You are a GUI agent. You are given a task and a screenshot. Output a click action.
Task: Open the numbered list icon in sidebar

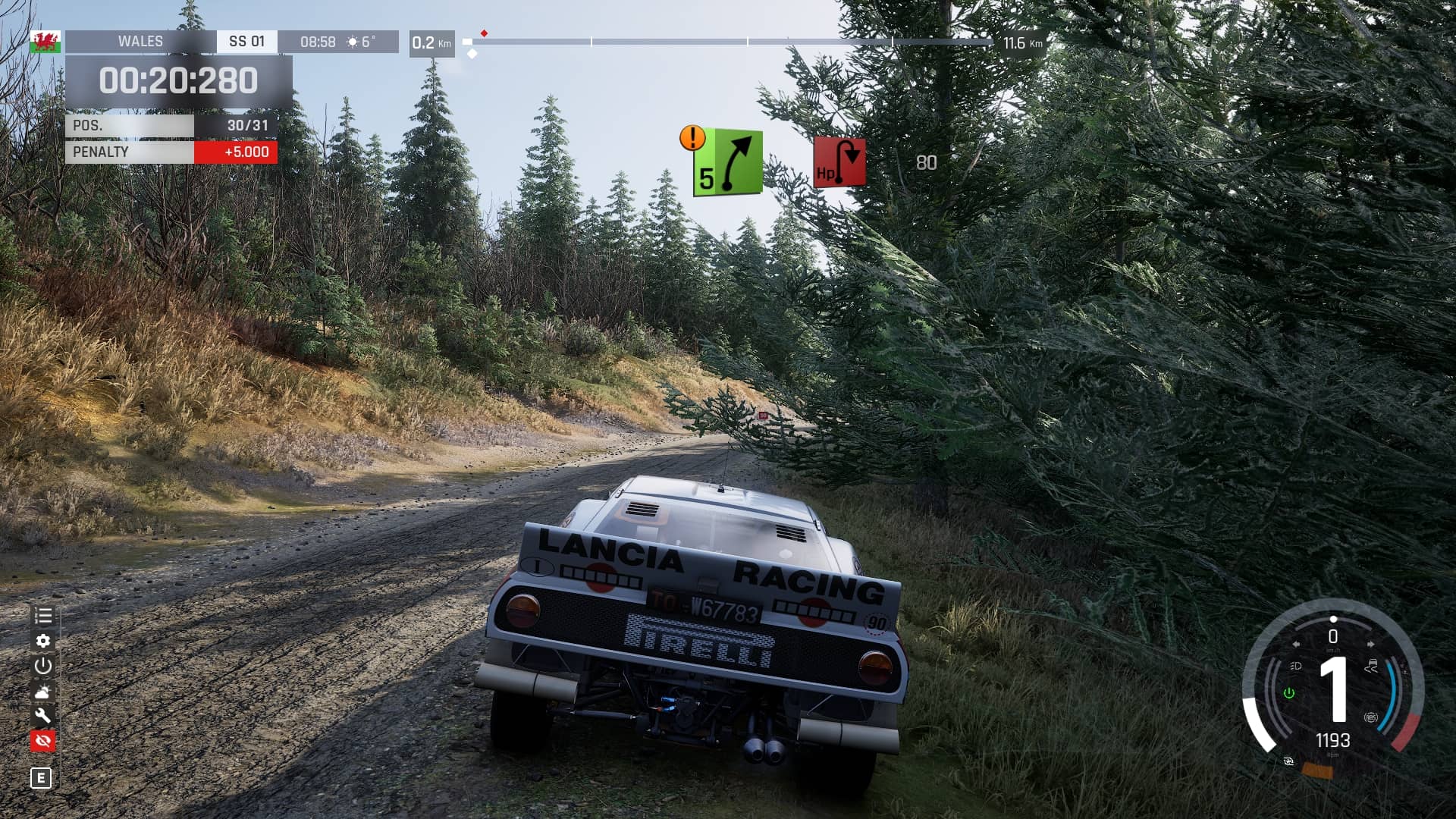tap(43, 616)
